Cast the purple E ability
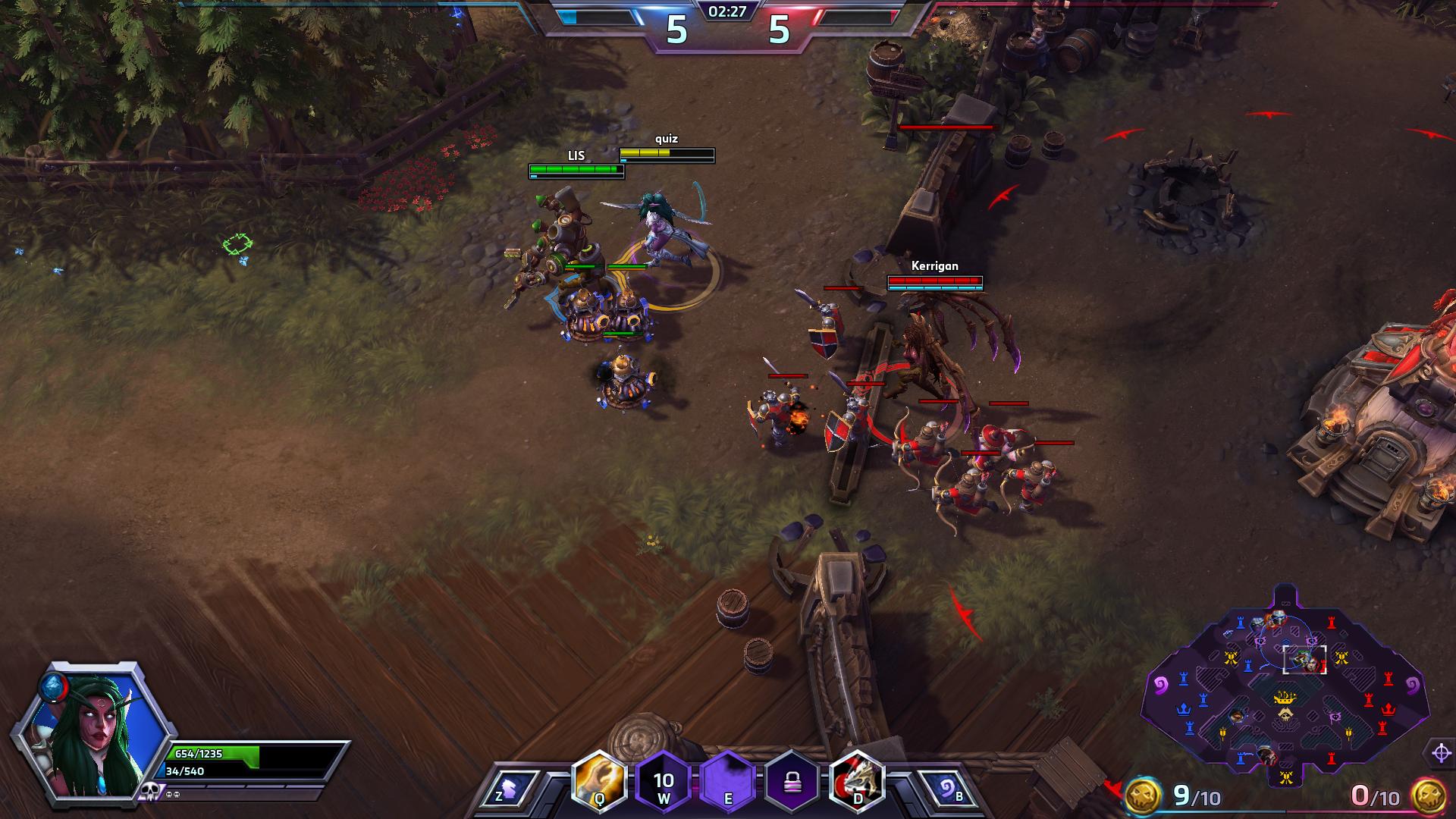Image resolution: width=1456 pixels, height=819 pixels. (x=728, y=782)
